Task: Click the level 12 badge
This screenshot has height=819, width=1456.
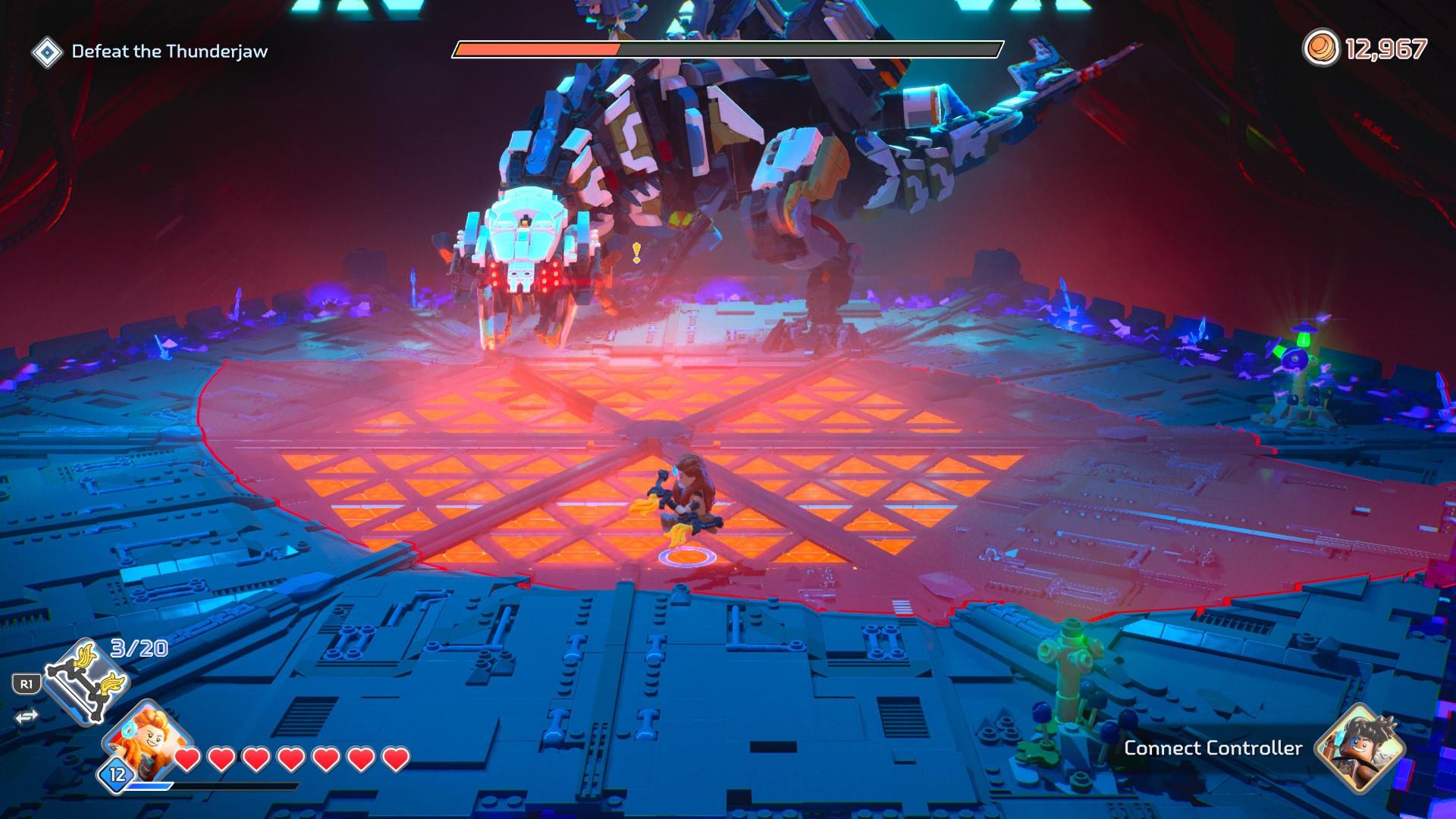Action: [x=118, y=774]
